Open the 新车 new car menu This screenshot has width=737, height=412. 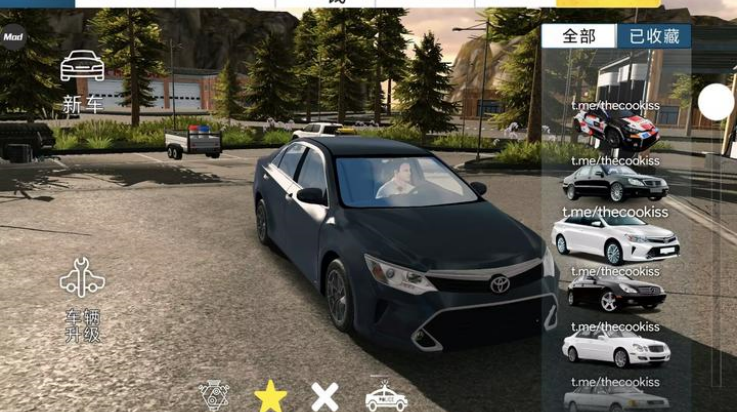pos(83,81)
